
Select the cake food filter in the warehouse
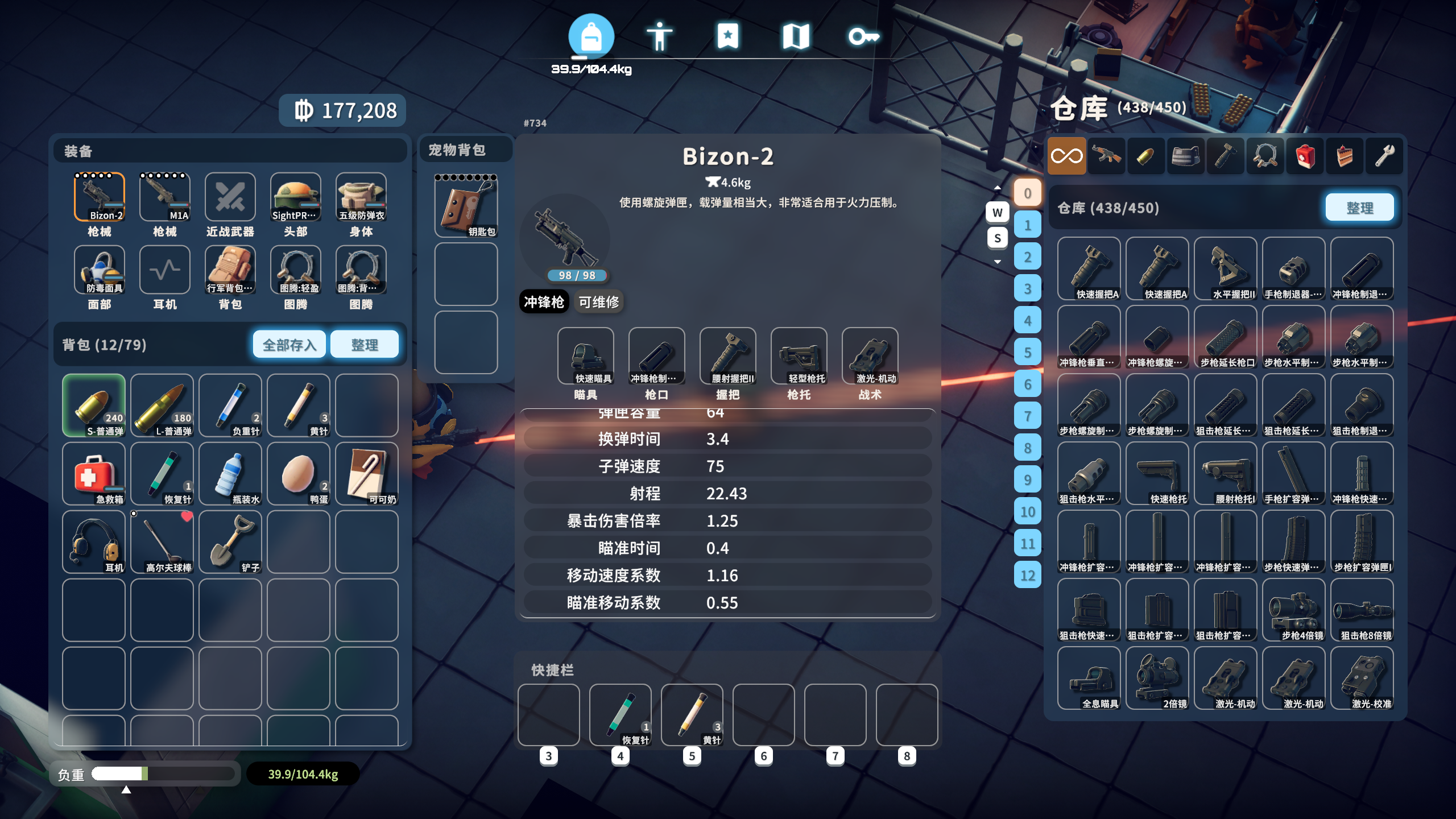click(1344, 155)
